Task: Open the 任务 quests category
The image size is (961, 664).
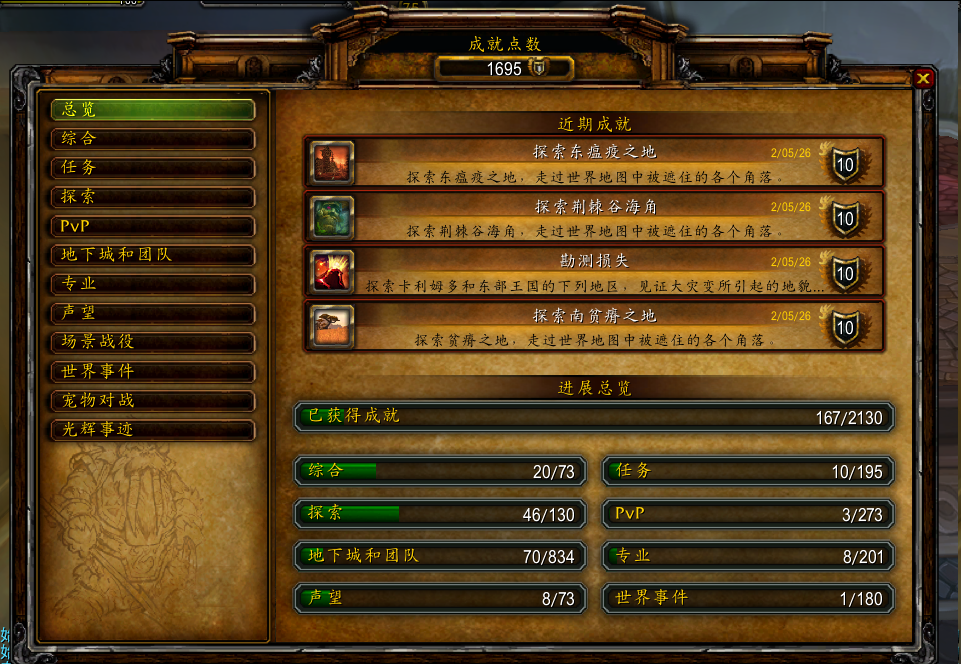Action: 153,167
